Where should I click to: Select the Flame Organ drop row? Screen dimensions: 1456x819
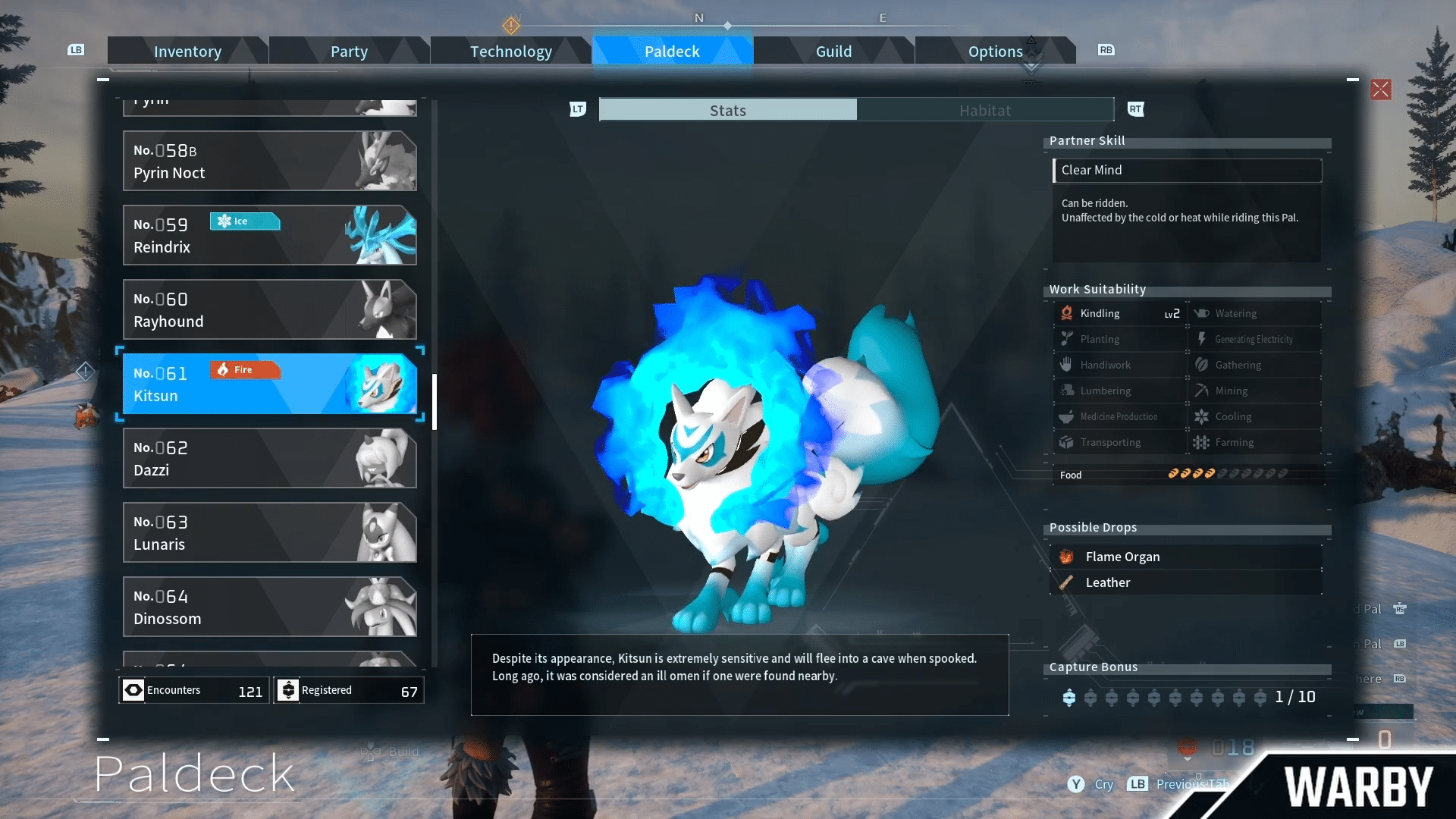1187,557
